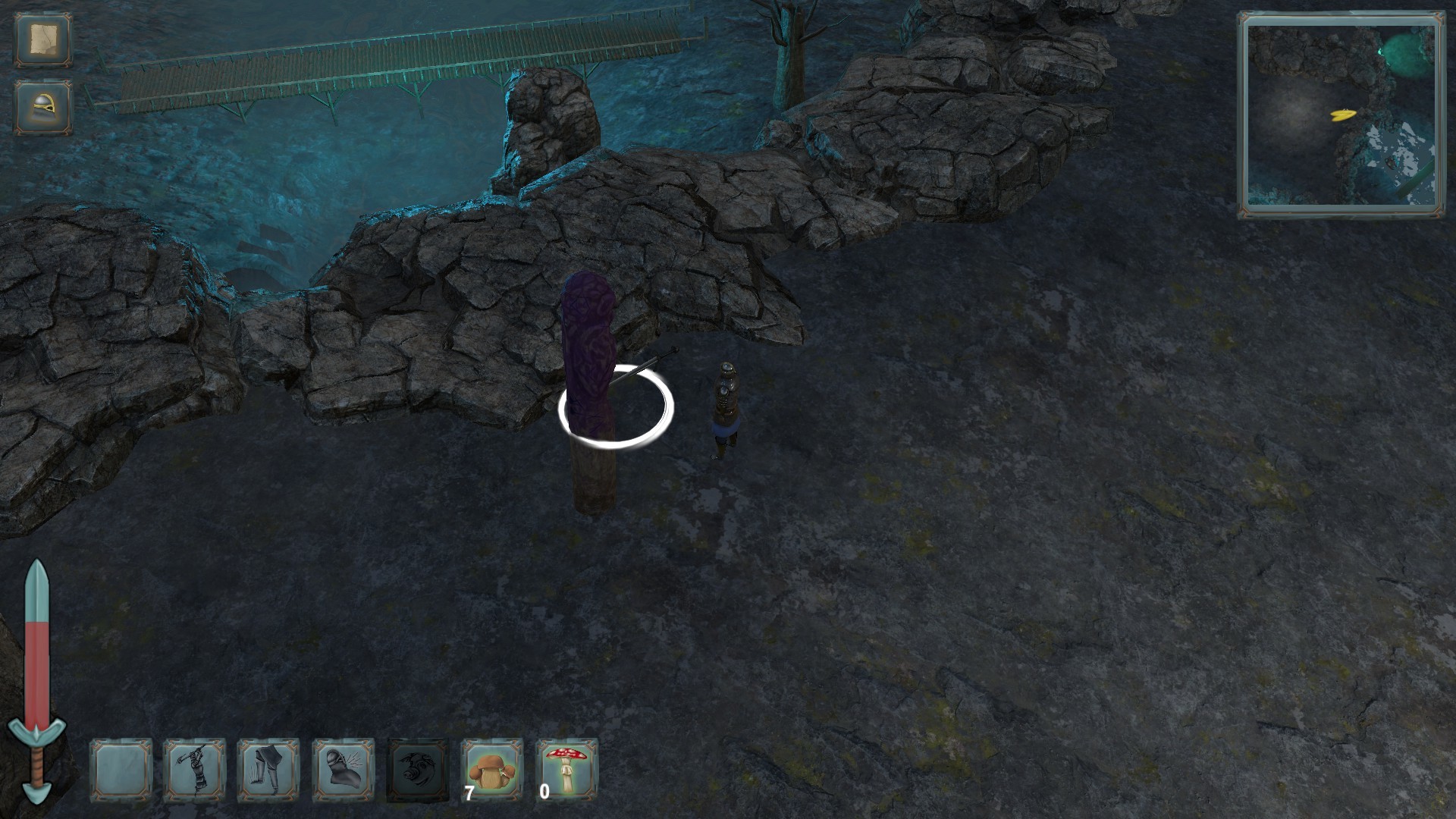Select the weapon-swing skill in the hotbar
The height and width of the screenshot is (819, 1456).
click(x=193, y=770)
